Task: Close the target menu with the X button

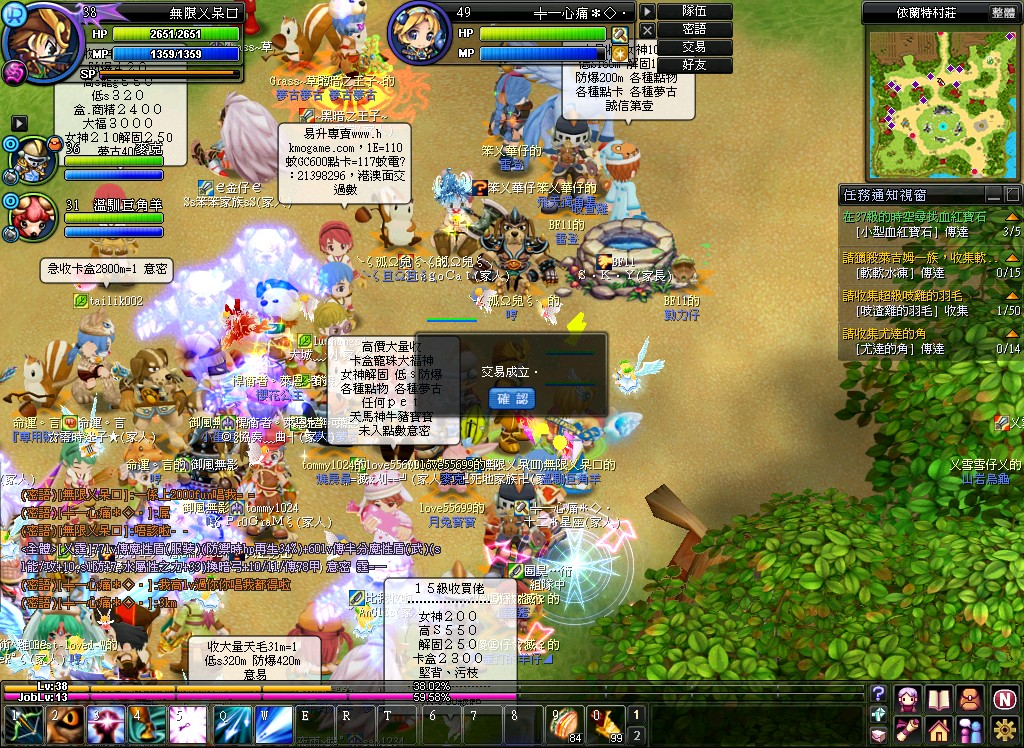Action: [x=647, y=30]
